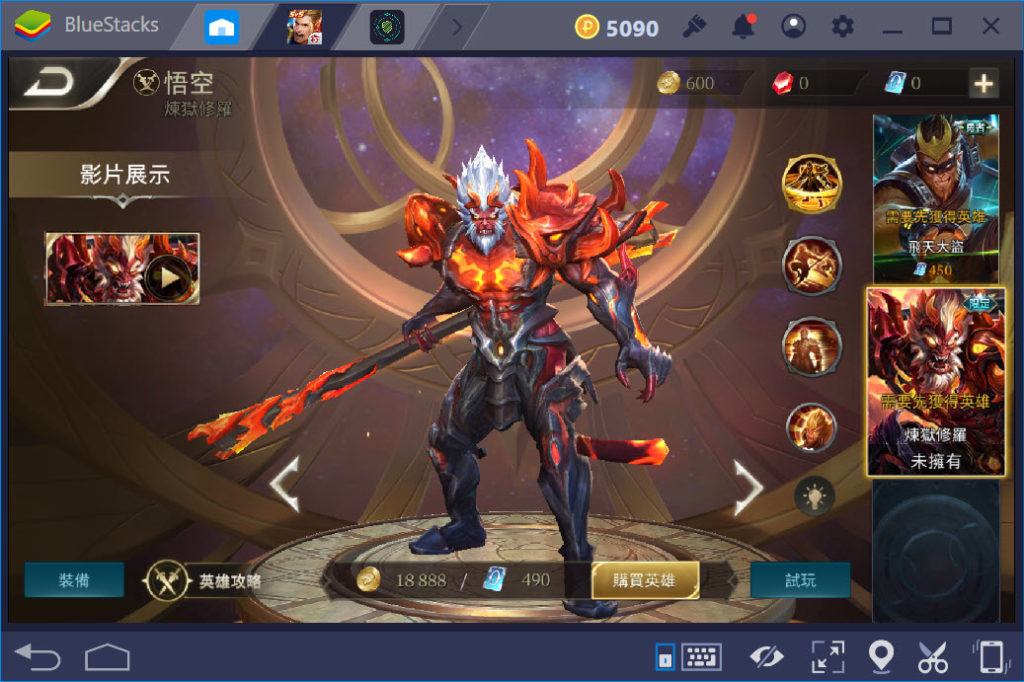Open the 英雄攻略 hero guide

click(x=208, y=581)
